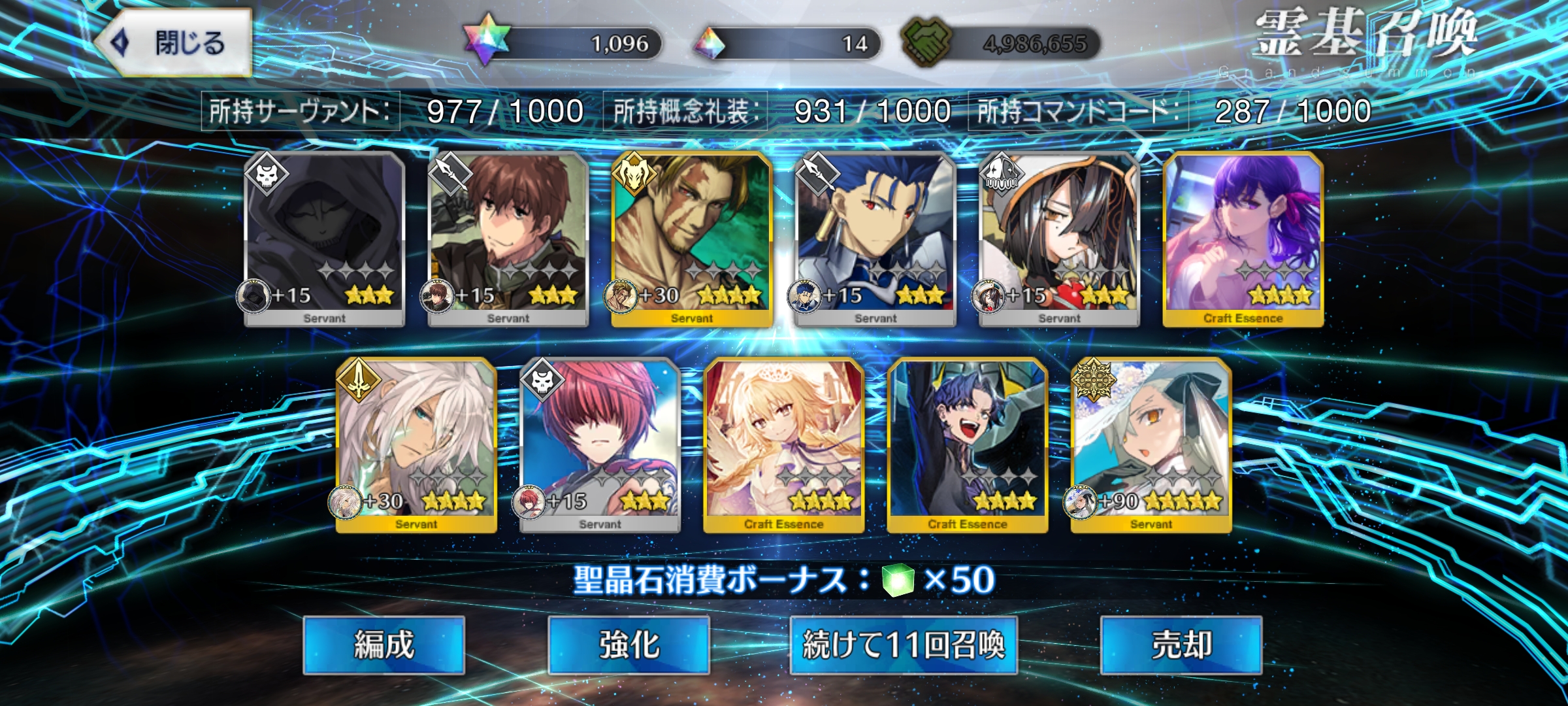Tap the Saint Quartz rainbow star icon
Viewport: 1568px width, 706px height.
(x=486, y=41)
